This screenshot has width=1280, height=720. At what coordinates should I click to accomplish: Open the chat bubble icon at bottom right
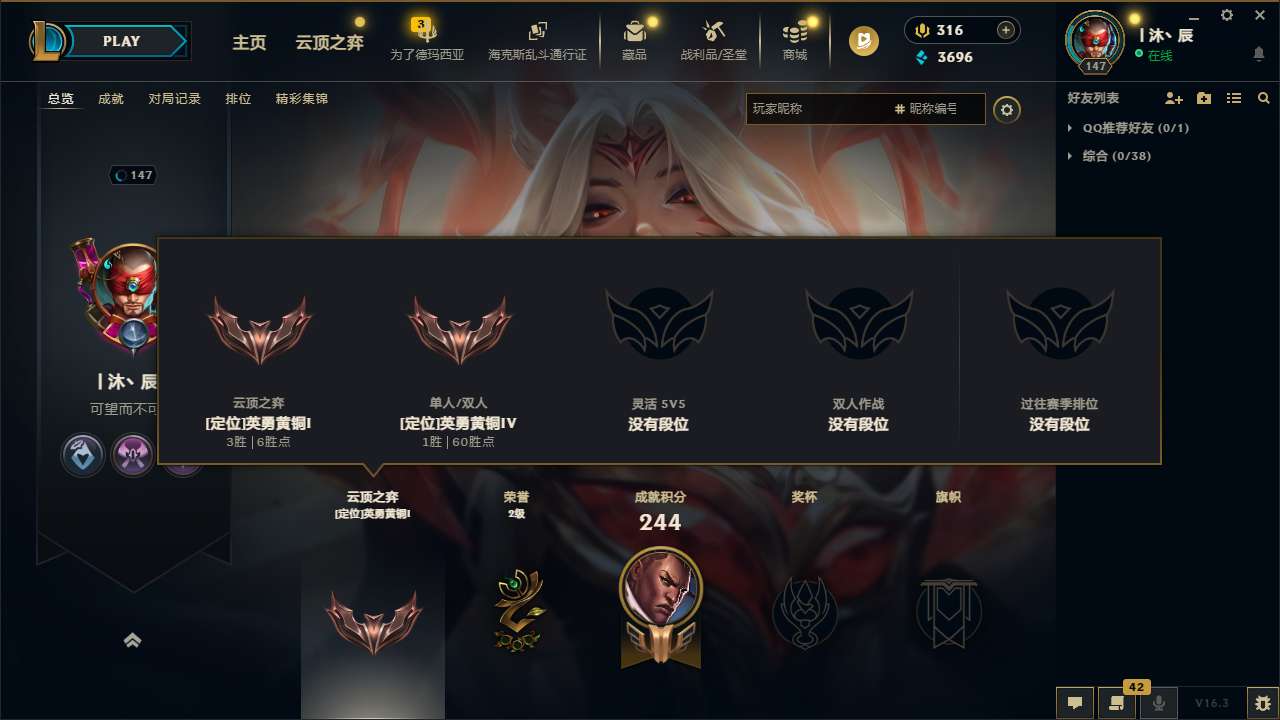tap(1074, 702)
